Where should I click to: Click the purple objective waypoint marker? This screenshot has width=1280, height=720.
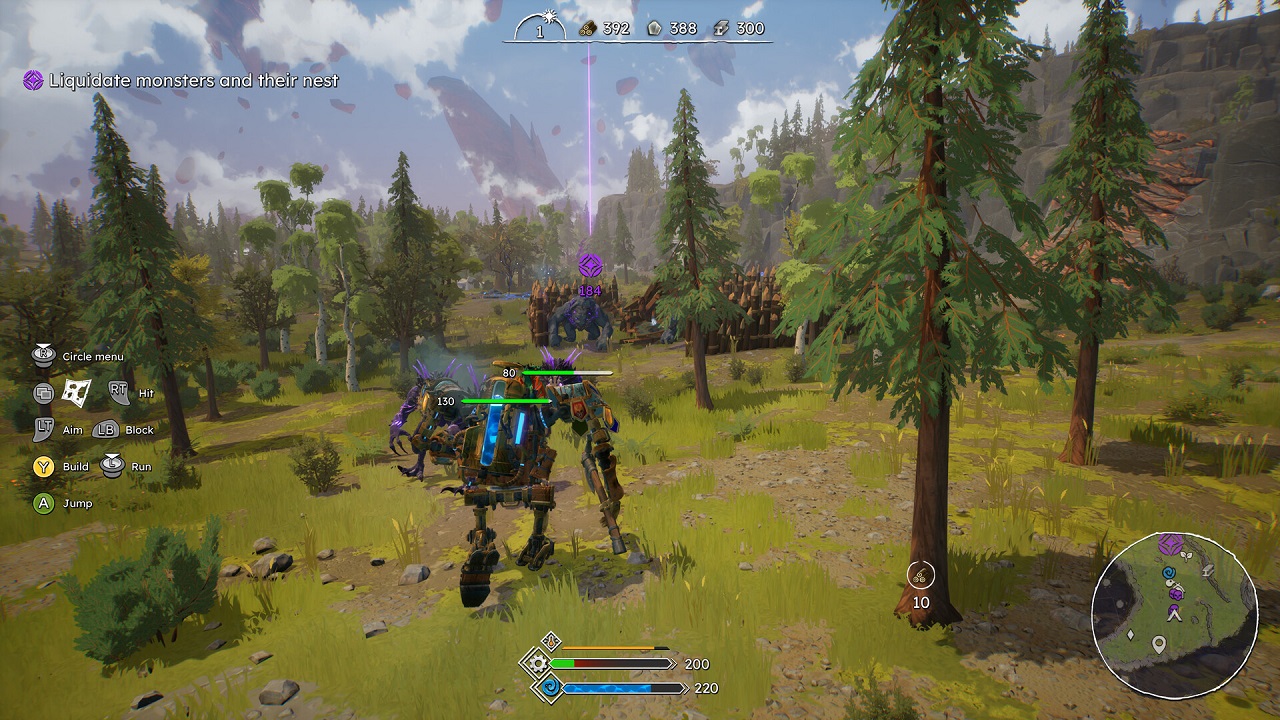(590, 266)
